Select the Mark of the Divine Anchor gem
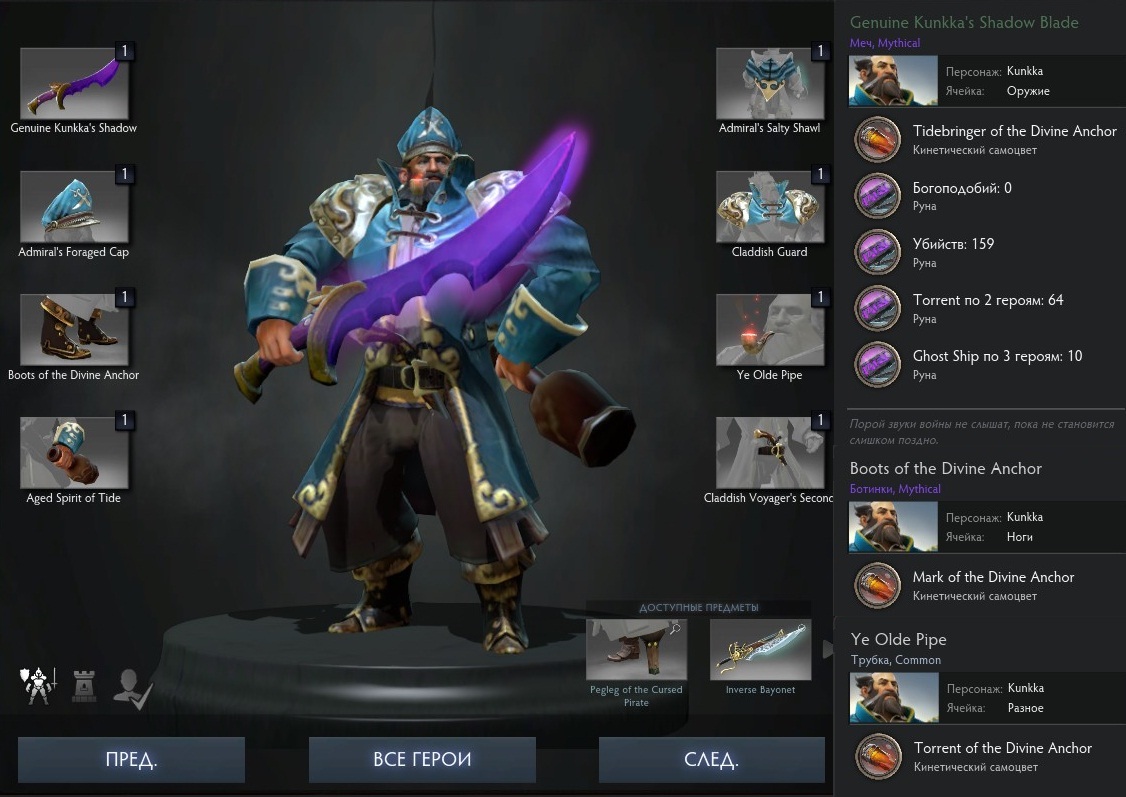The width and height of the screenshot is (1126, 797). tap(877, 586)
